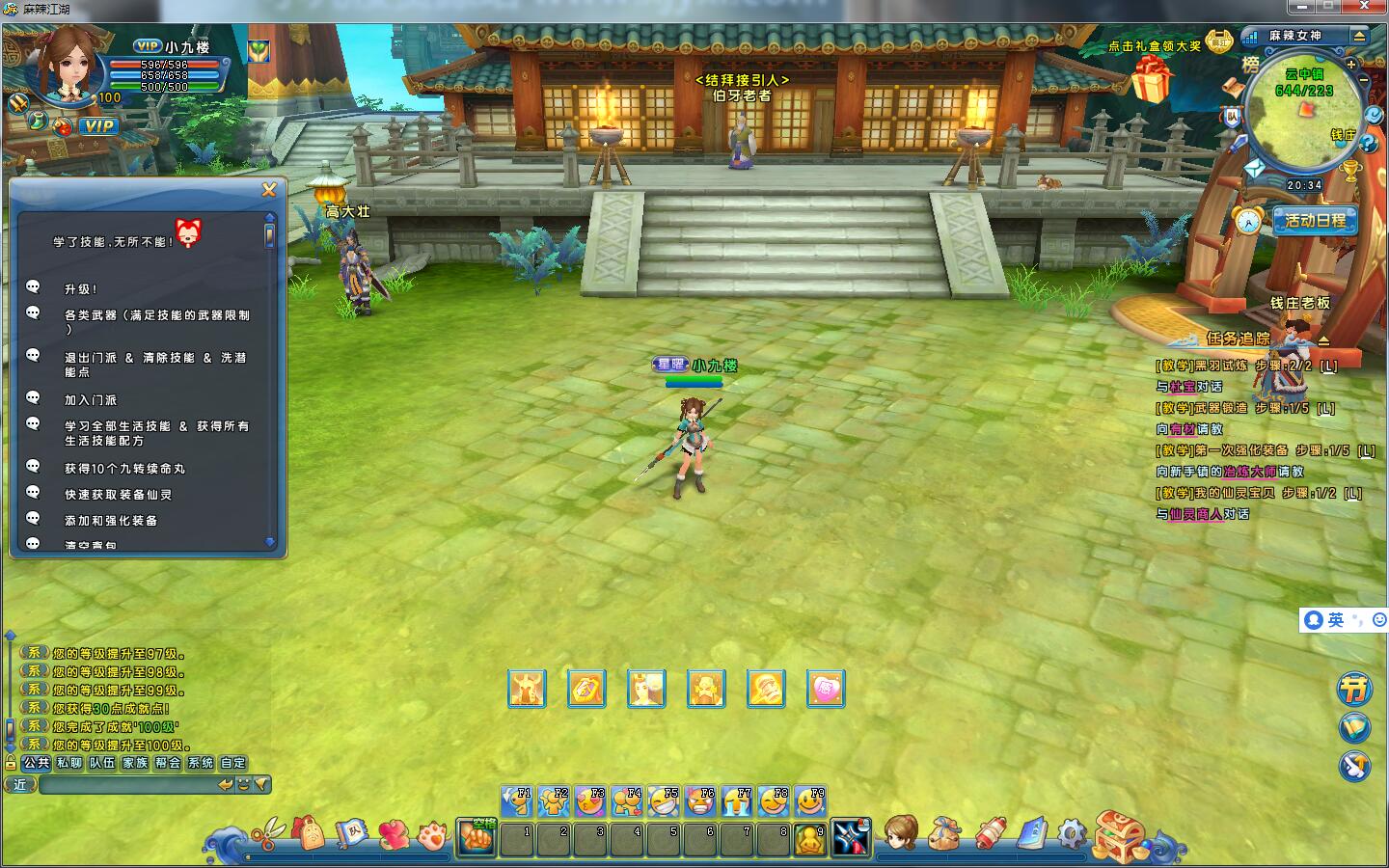Switch chat to the 私聊 tab
Screen dimensions: 1389x868
point(69,763)
